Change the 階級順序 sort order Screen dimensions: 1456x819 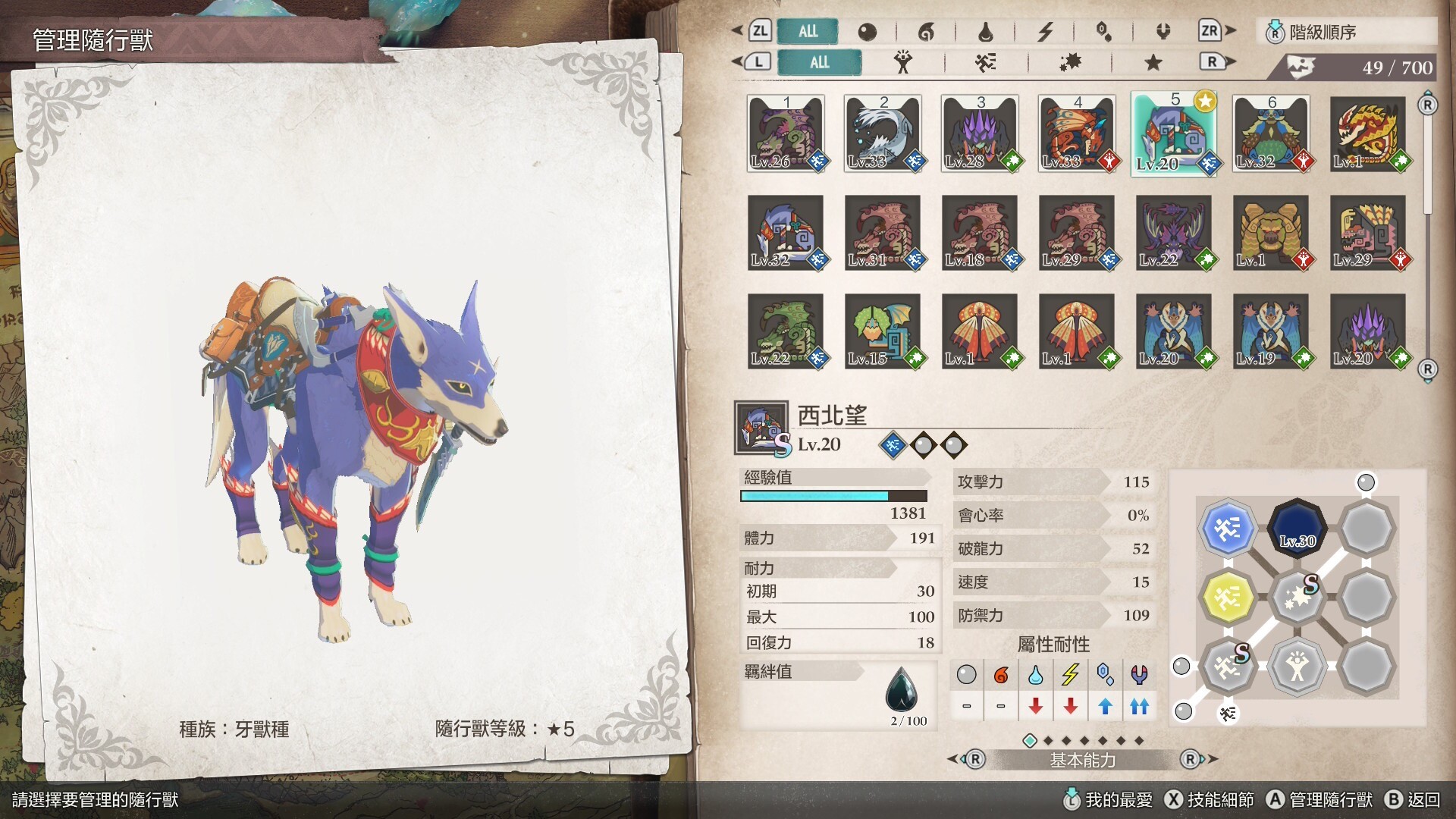pos(1346,32)
